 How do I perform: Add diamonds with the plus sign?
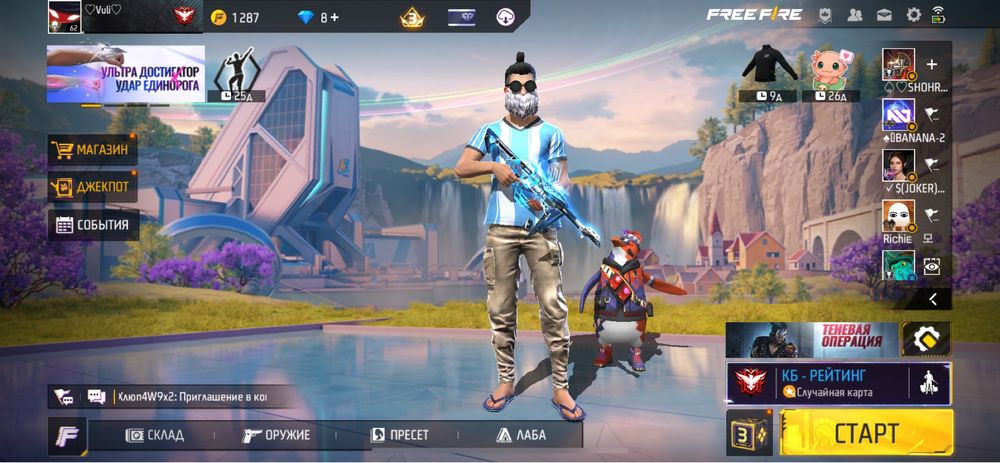point(335,17)
